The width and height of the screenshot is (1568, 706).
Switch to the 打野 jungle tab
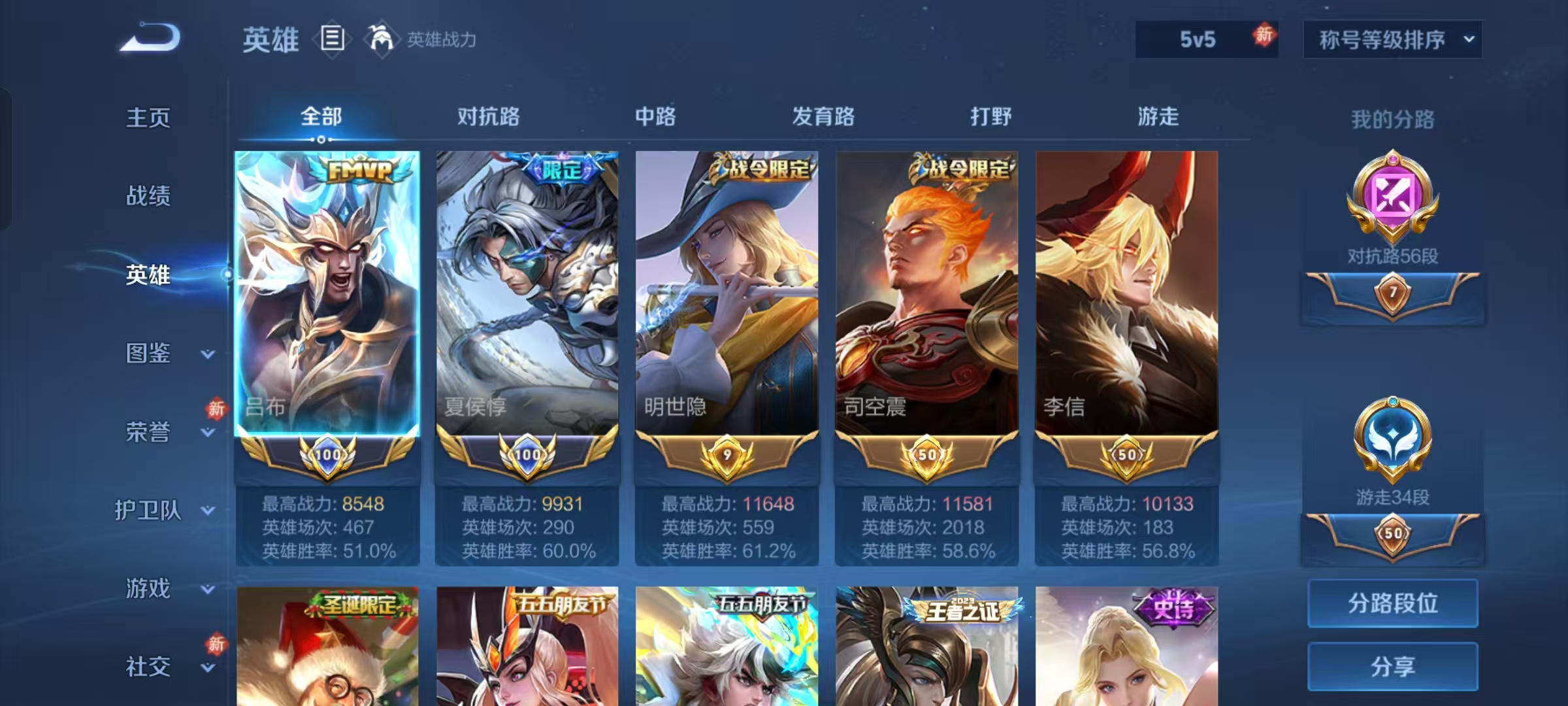(992, 116)
